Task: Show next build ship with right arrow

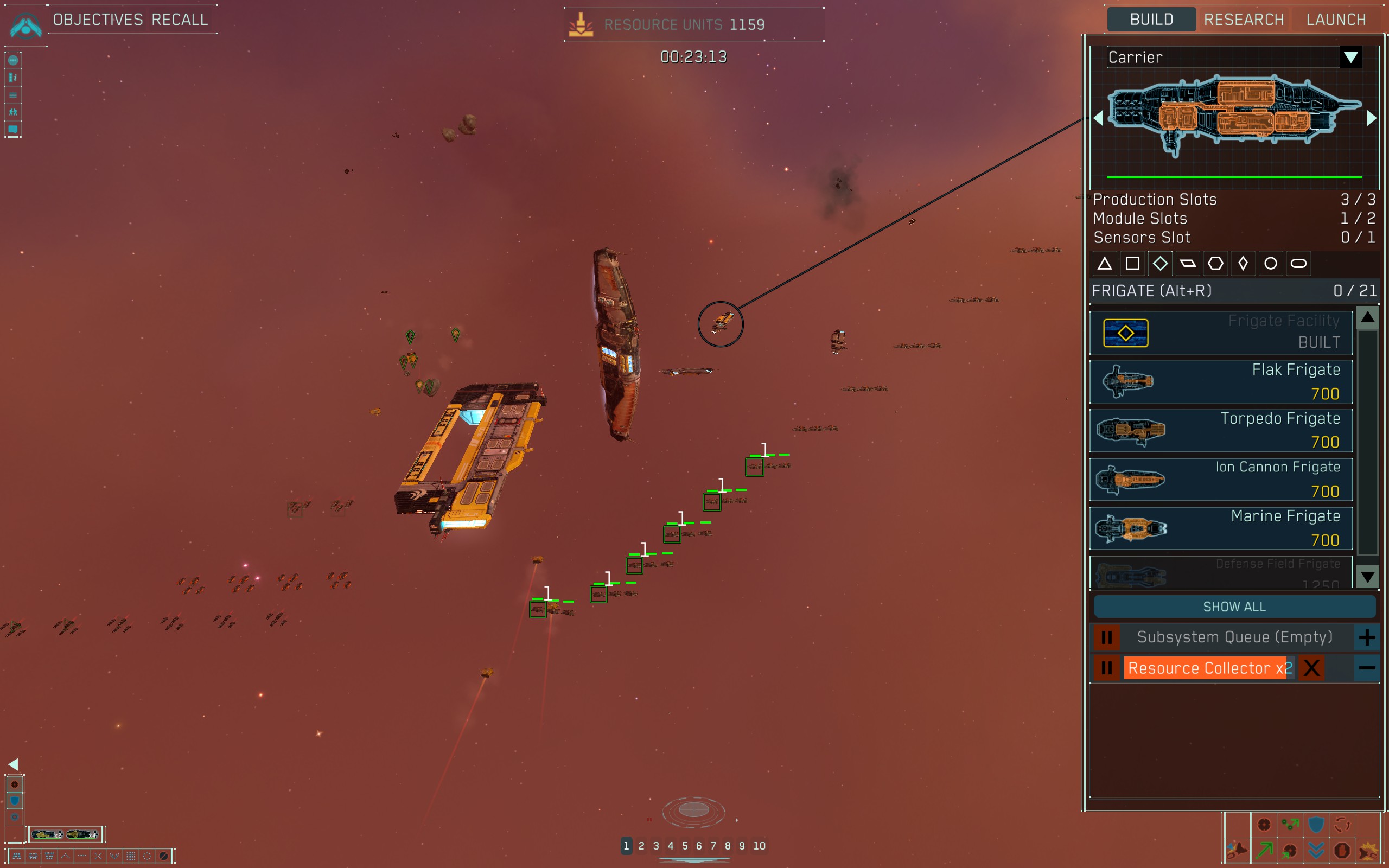Action: 1371,118
